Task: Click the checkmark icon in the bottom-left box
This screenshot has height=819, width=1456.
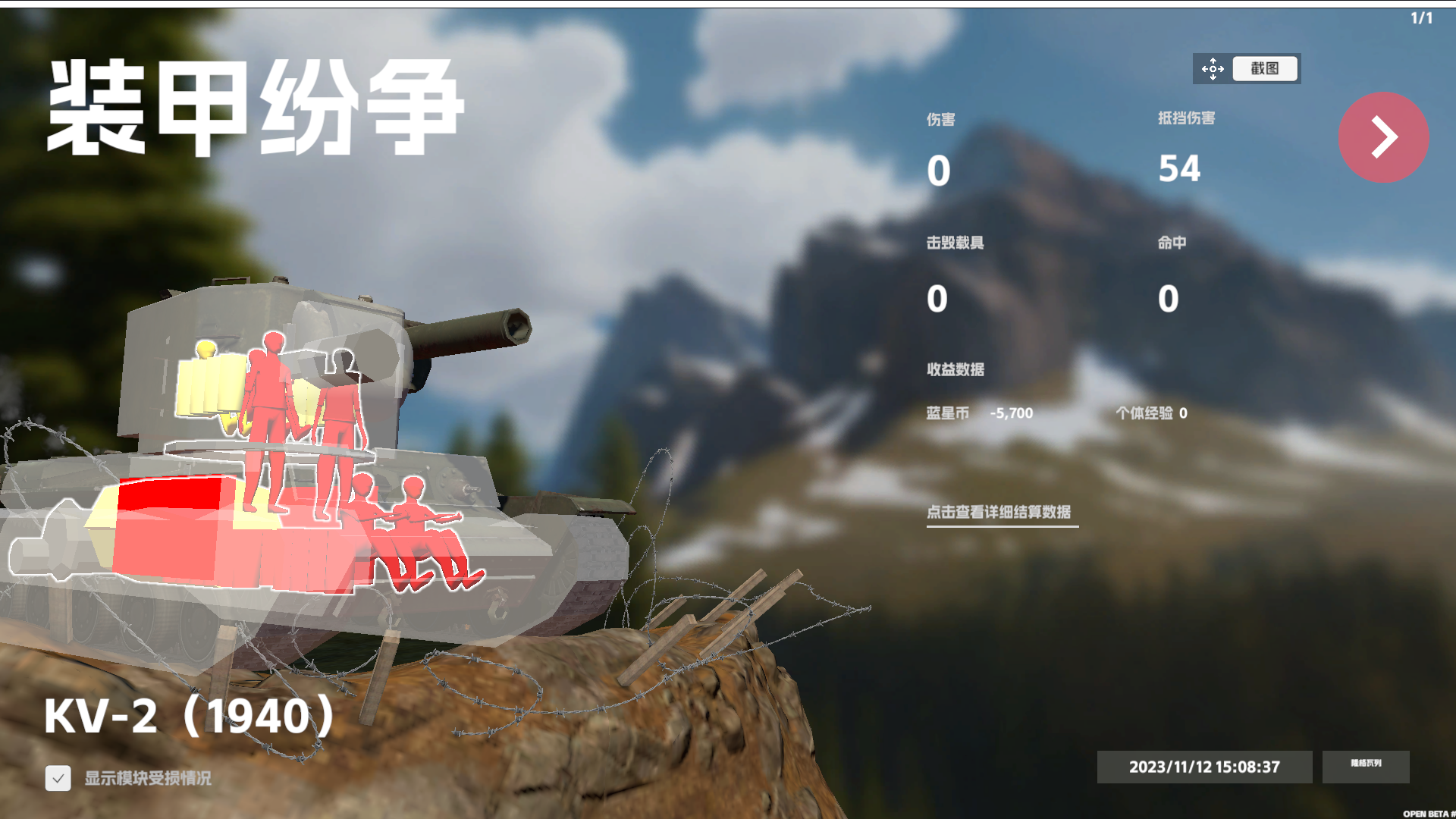Action: point(58,777)
